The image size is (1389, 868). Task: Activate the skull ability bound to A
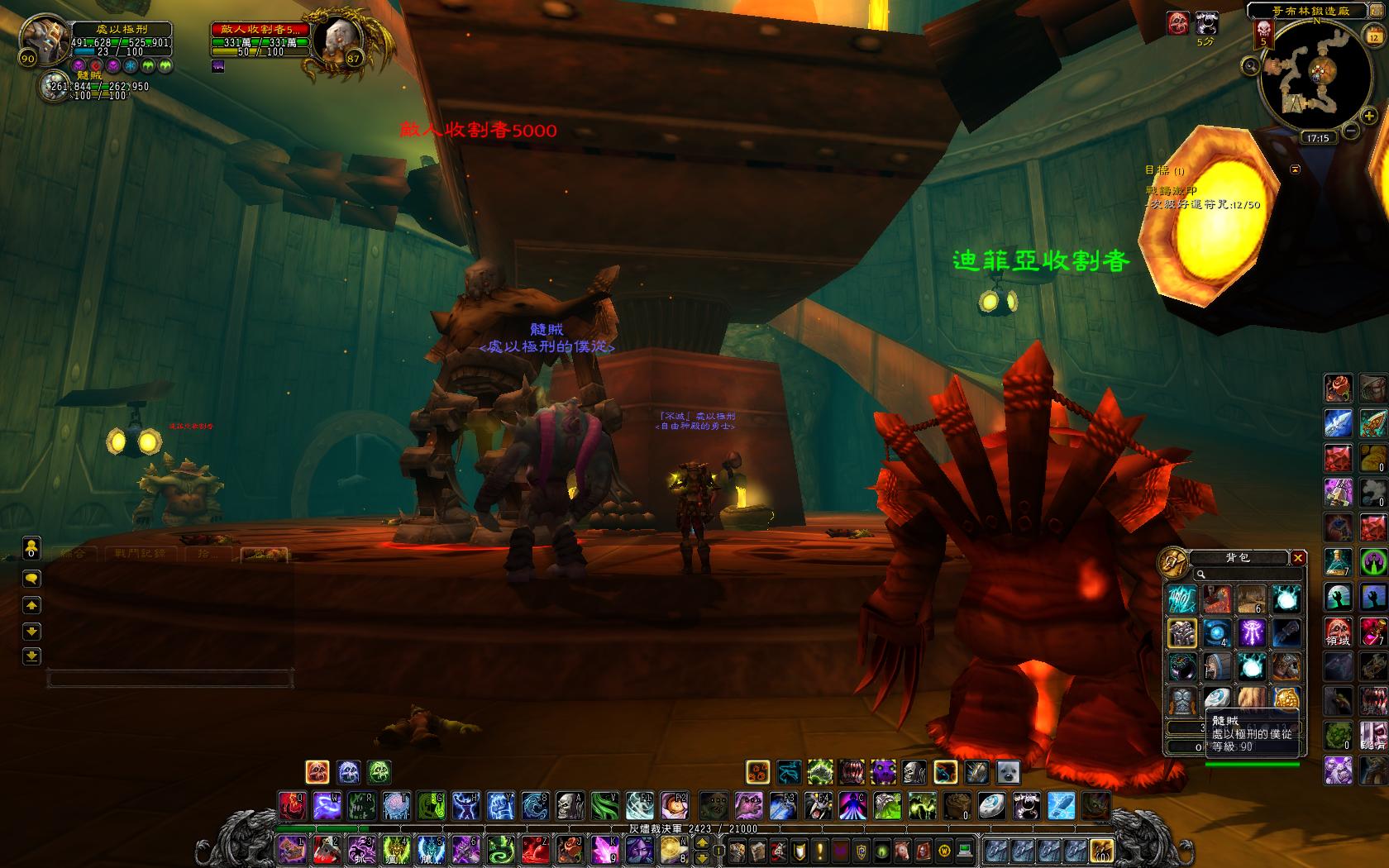pos(568,804)
